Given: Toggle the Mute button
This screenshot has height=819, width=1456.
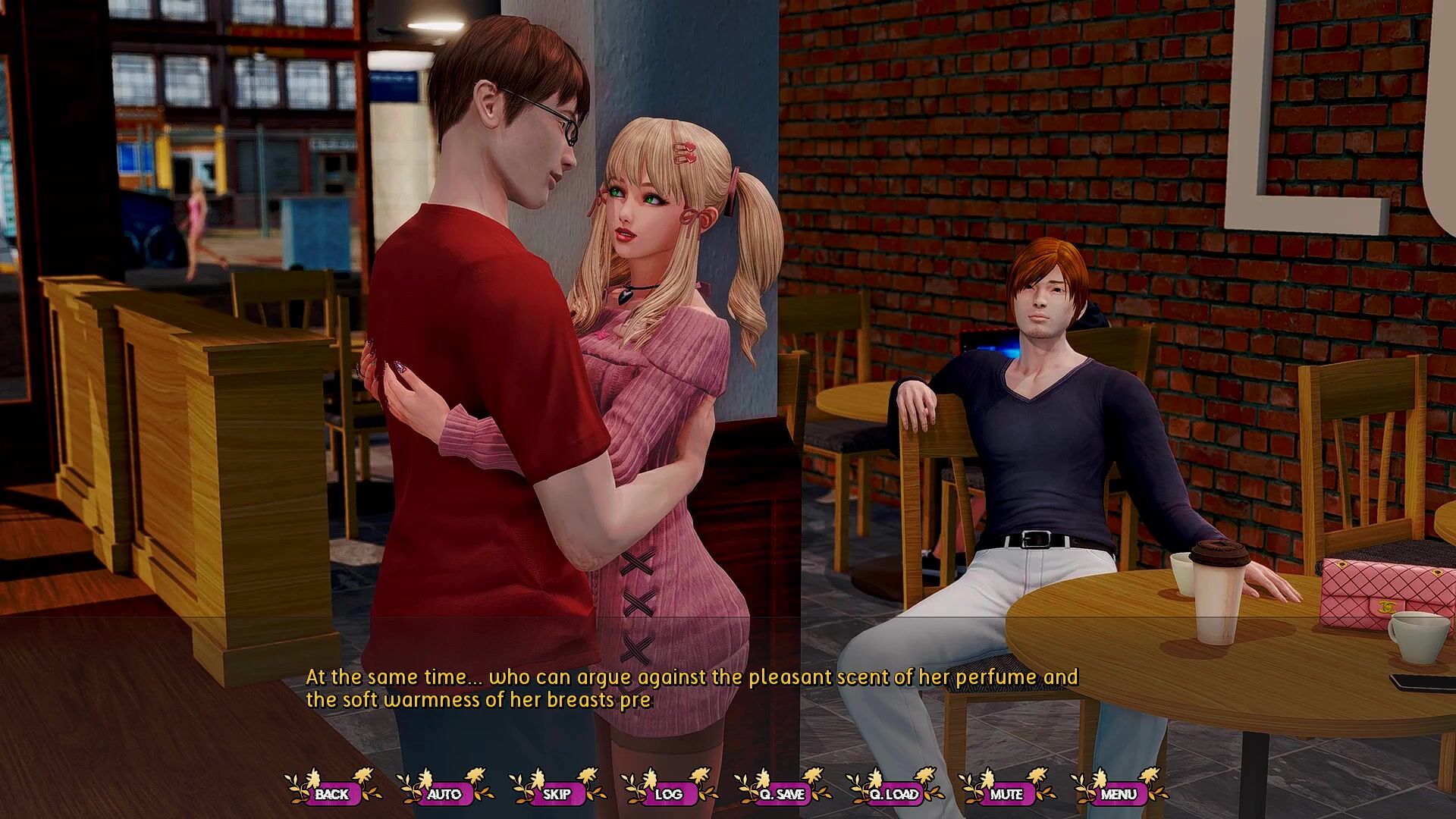Looking at the screenshot, I should (1006, 794).
